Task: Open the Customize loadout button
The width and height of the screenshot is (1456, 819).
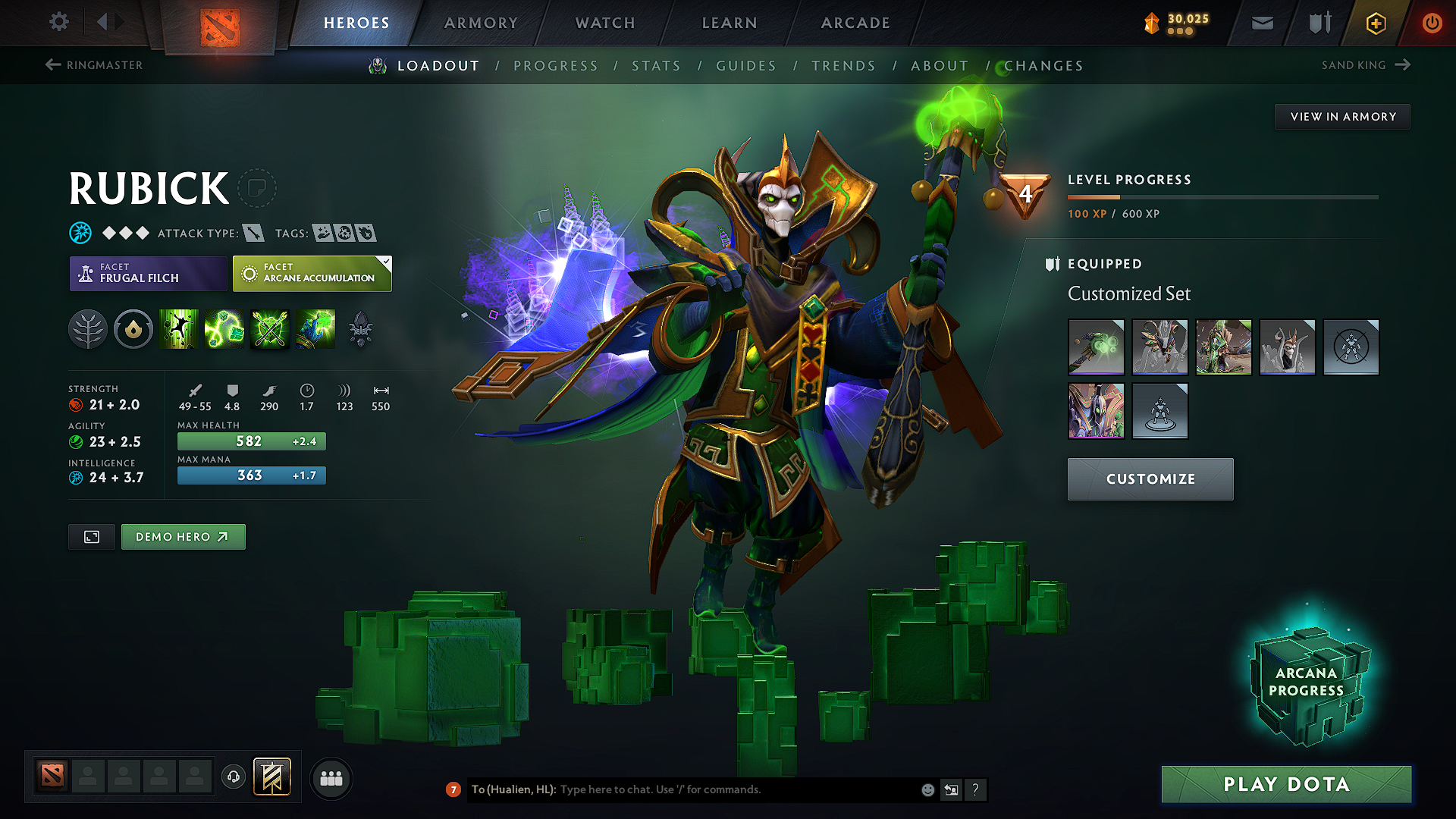Action: [x=1150, y=479]
